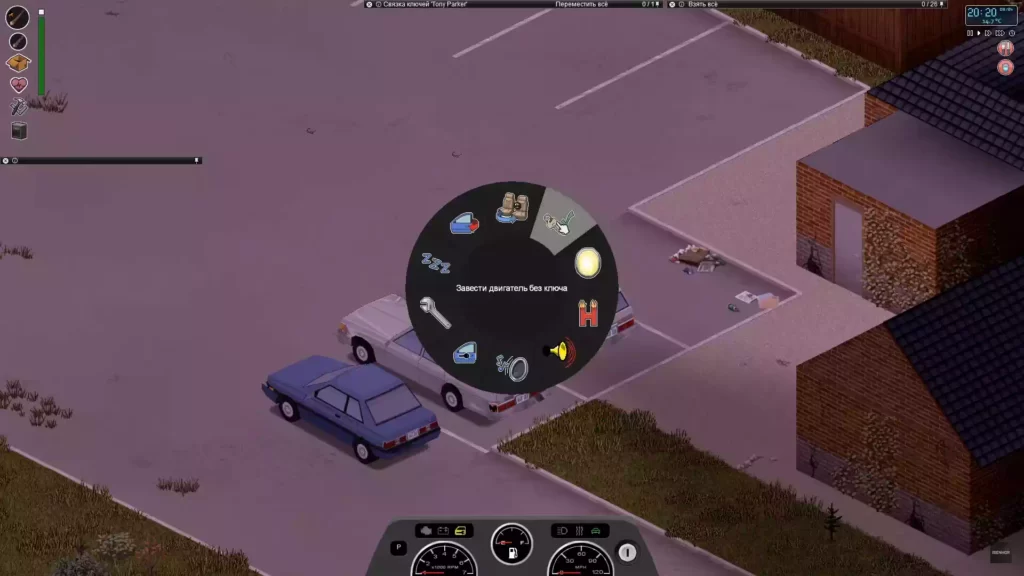Choose the blue door lock option

pos(465,352)
